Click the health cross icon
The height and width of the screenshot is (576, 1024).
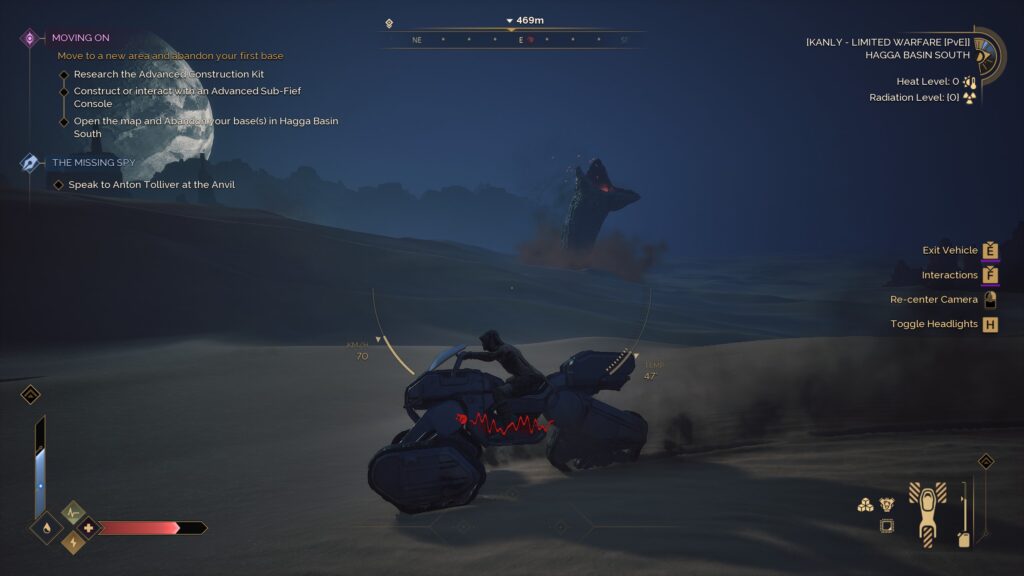88,527
